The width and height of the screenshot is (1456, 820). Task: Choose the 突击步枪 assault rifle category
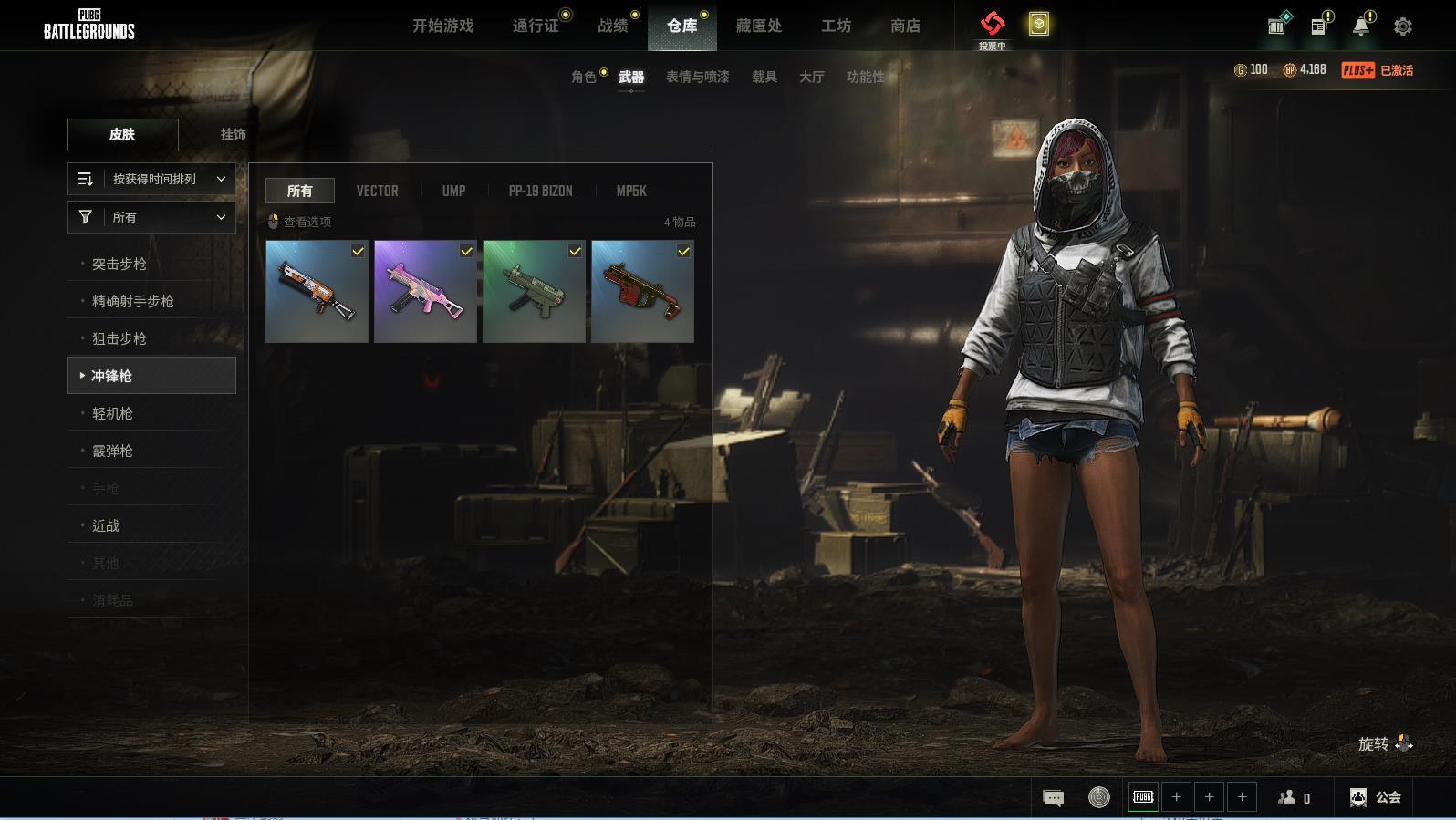coord(120,265)
